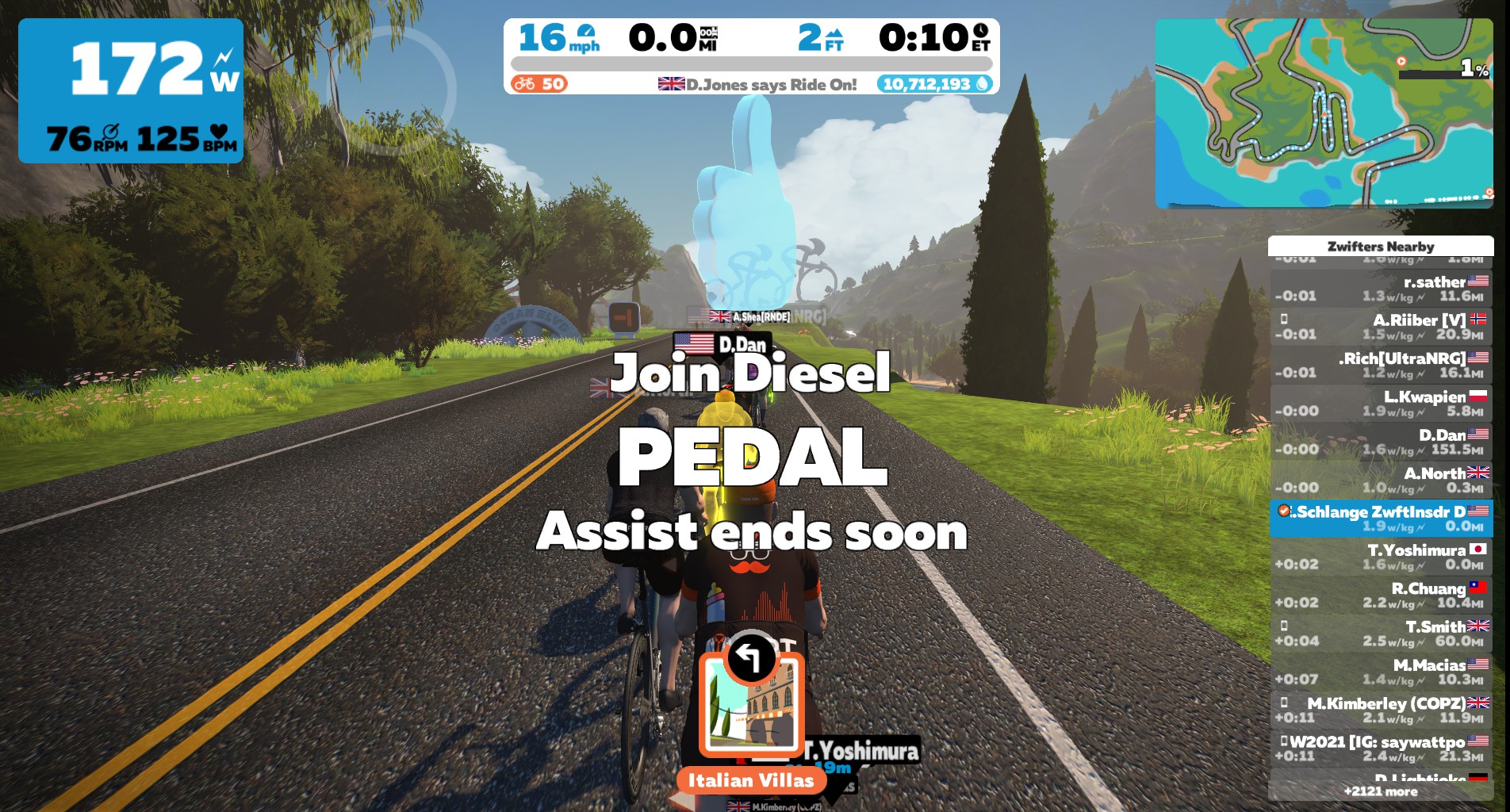The width and height of the screenshot is (1510, 812).
Task: Click the highlighted .Schlange ZwftInsdr row
Action: pos(1382,519)
